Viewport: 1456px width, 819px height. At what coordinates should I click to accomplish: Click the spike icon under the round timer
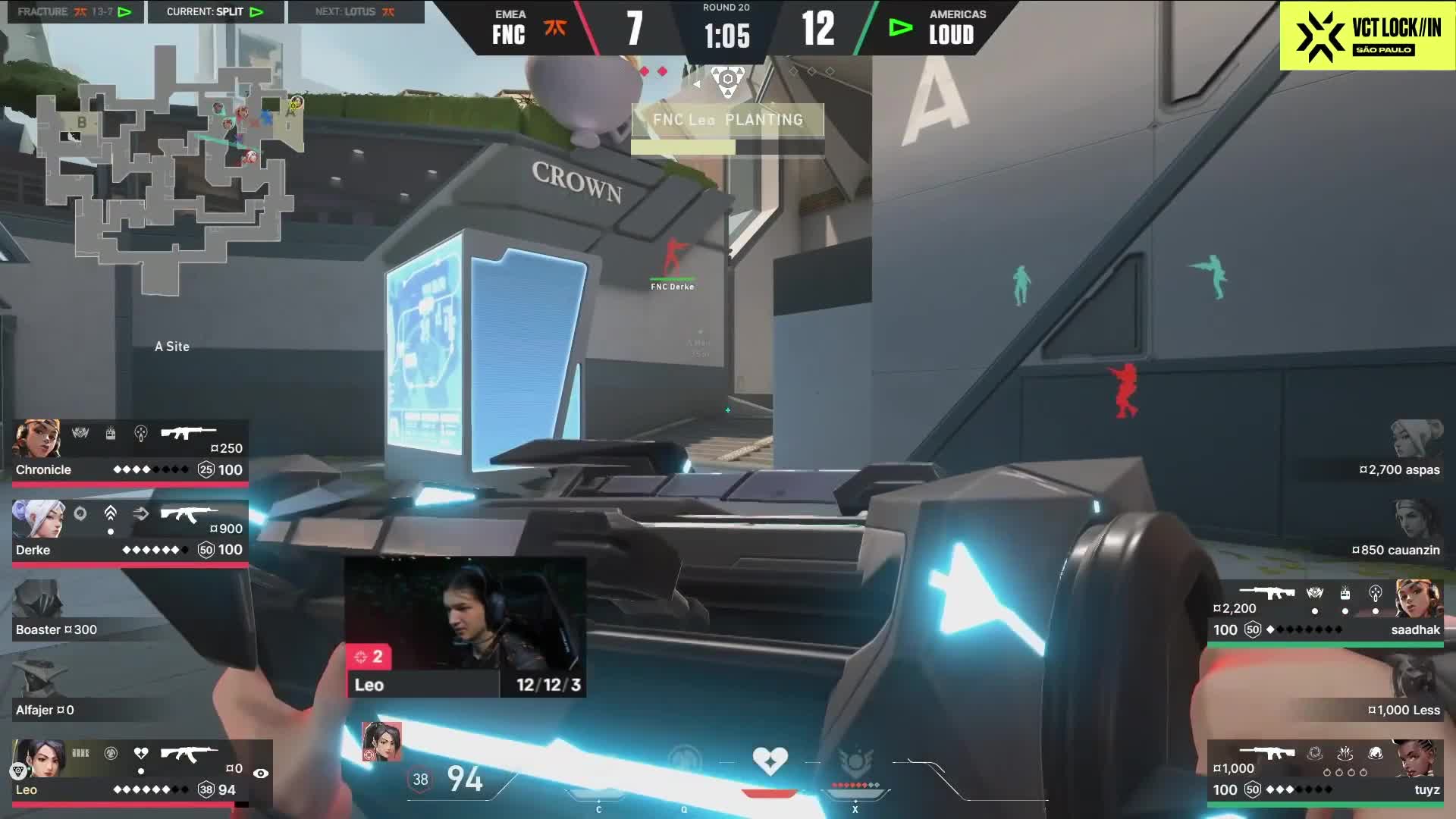click(x=727, y=80)
